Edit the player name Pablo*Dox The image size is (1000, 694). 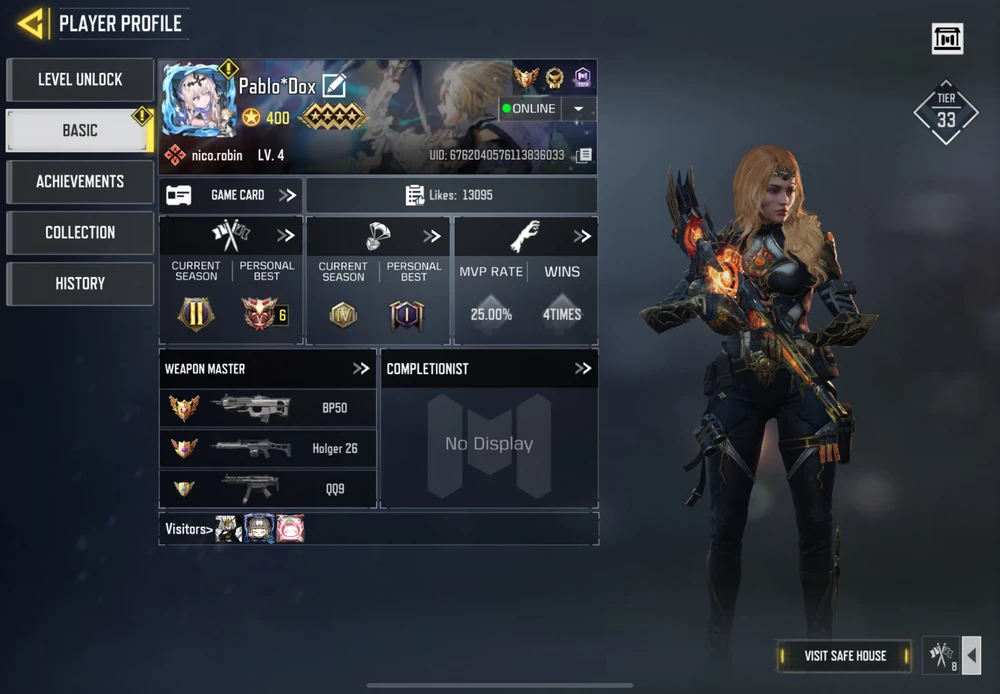coord(334,86)
